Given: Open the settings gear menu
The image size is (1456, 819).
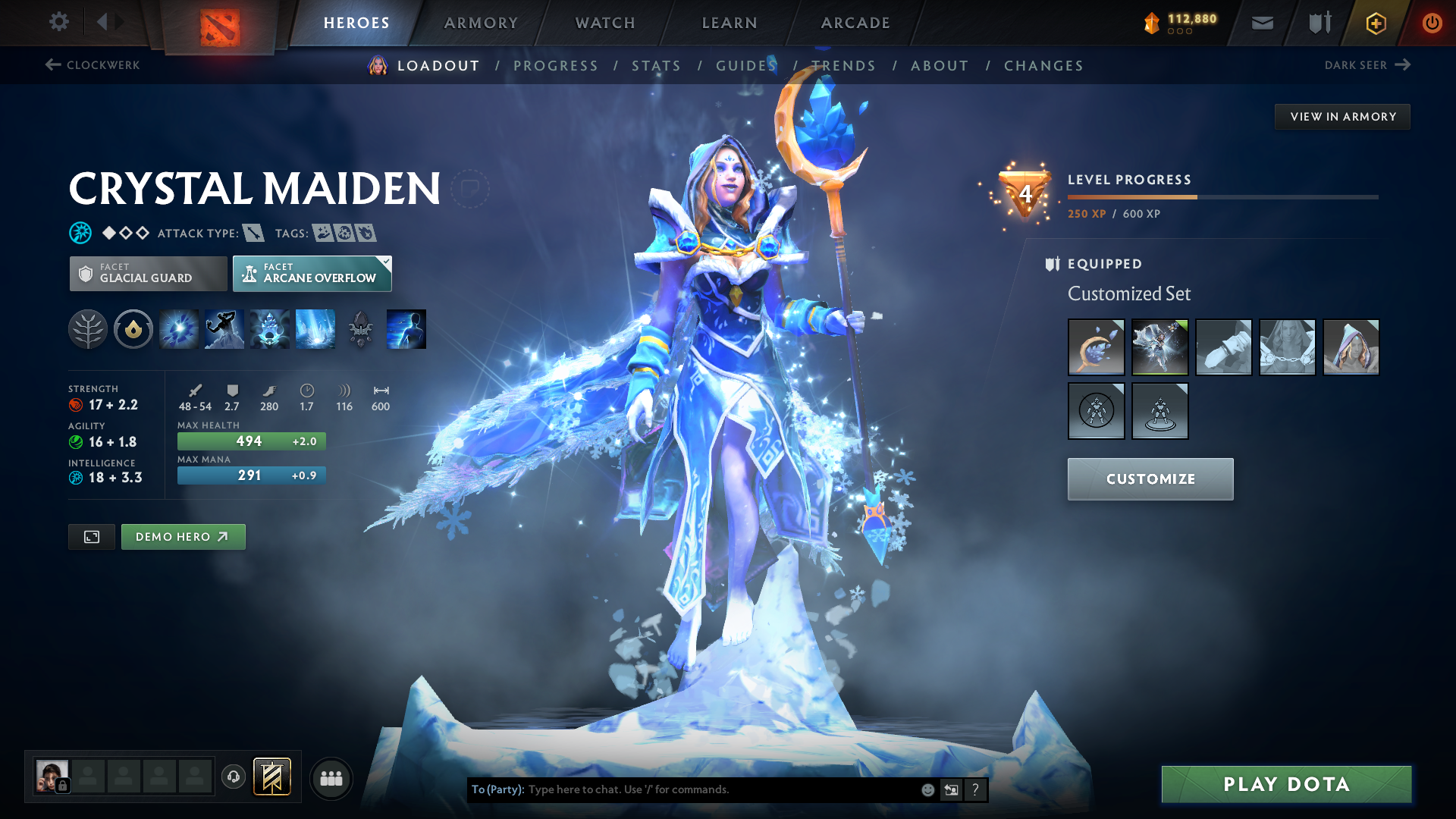Looking at the screenshot, I should click(58, 22).
